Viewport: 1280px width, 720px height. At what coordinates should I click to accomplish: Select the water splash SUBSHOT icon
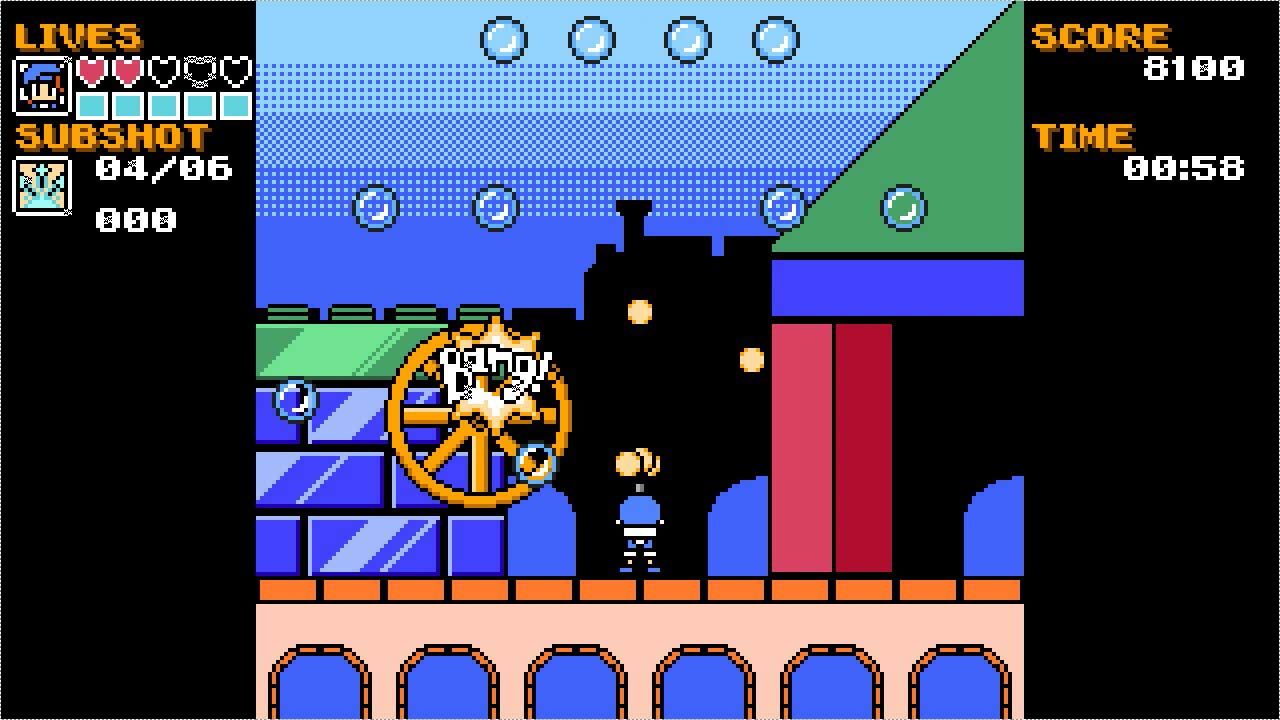[40, 186]
